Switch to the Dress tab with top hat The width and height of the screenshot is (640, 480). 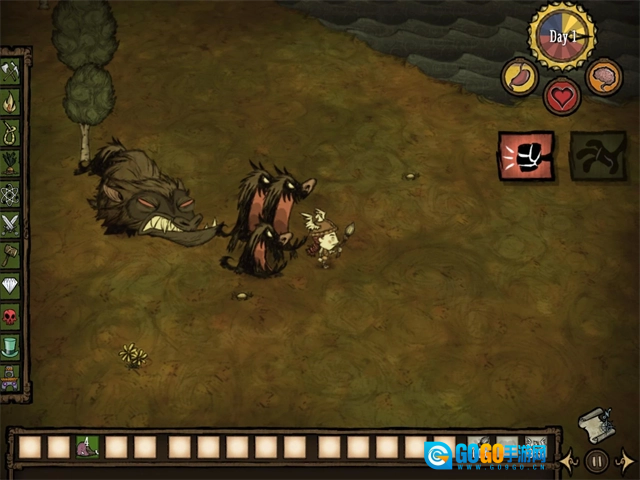tap(11, 348)
